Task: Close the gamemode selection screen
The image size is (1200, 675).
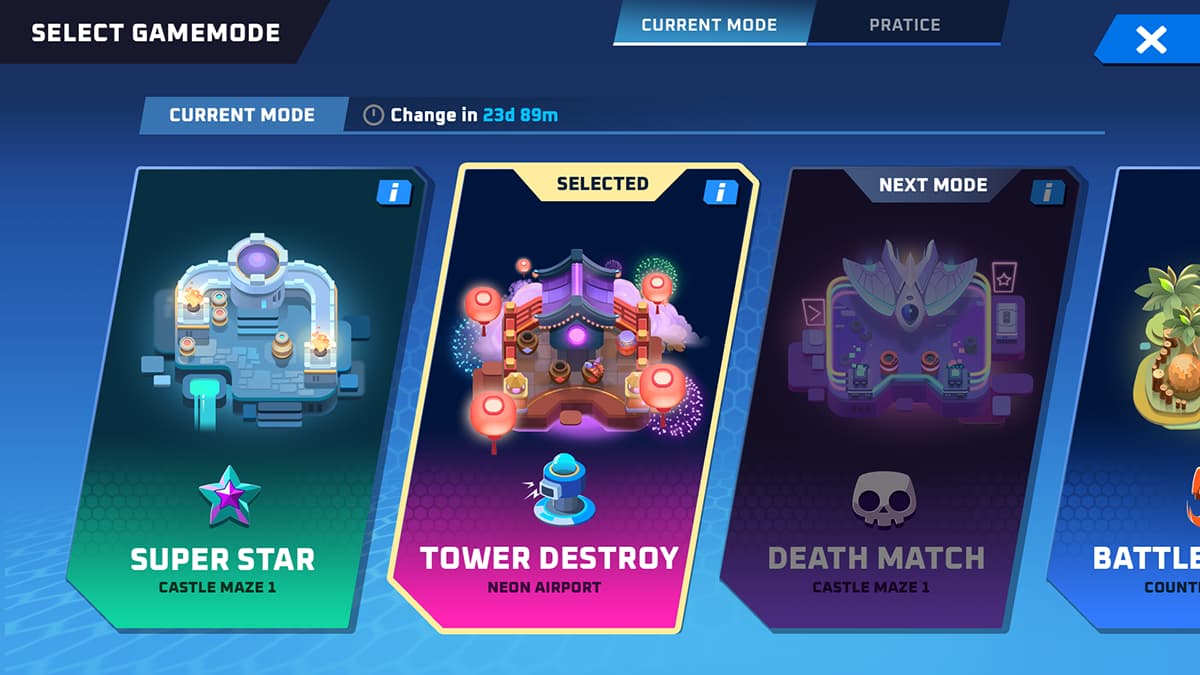Action: point(1151,40)
